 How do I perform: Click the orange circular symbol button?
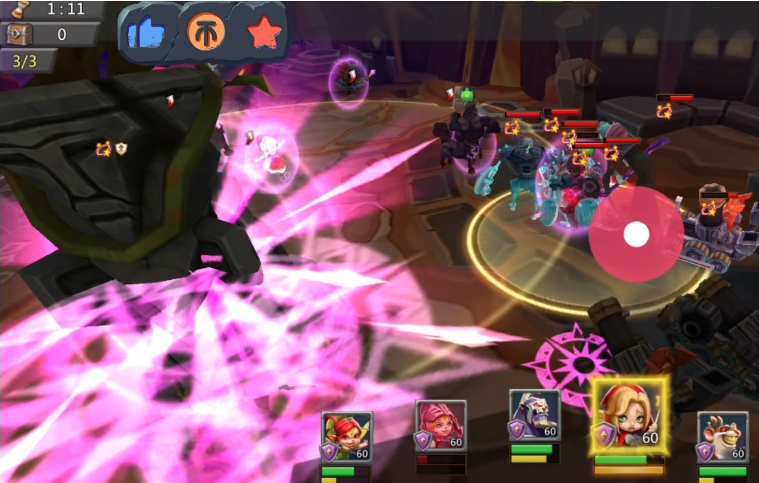pyautogui.click(x=206, y=33)
